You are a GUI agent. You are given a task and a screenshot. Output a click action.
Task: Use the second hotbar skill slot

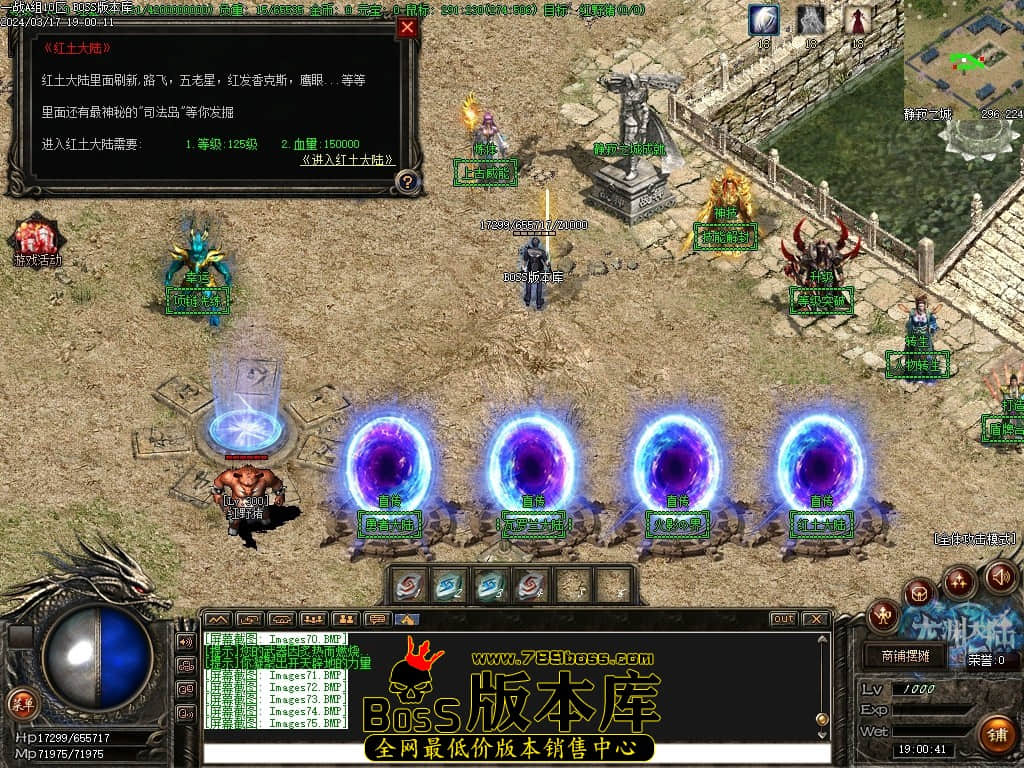[450, 586]
